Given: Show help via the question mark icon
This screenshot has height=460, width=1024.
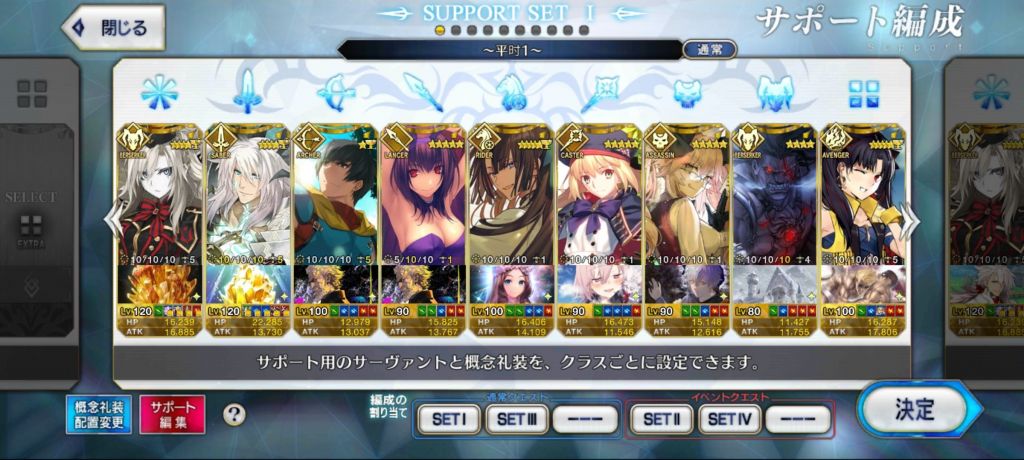Looking at the screenshot, I should pyautogui.click(x=234, y=414).
